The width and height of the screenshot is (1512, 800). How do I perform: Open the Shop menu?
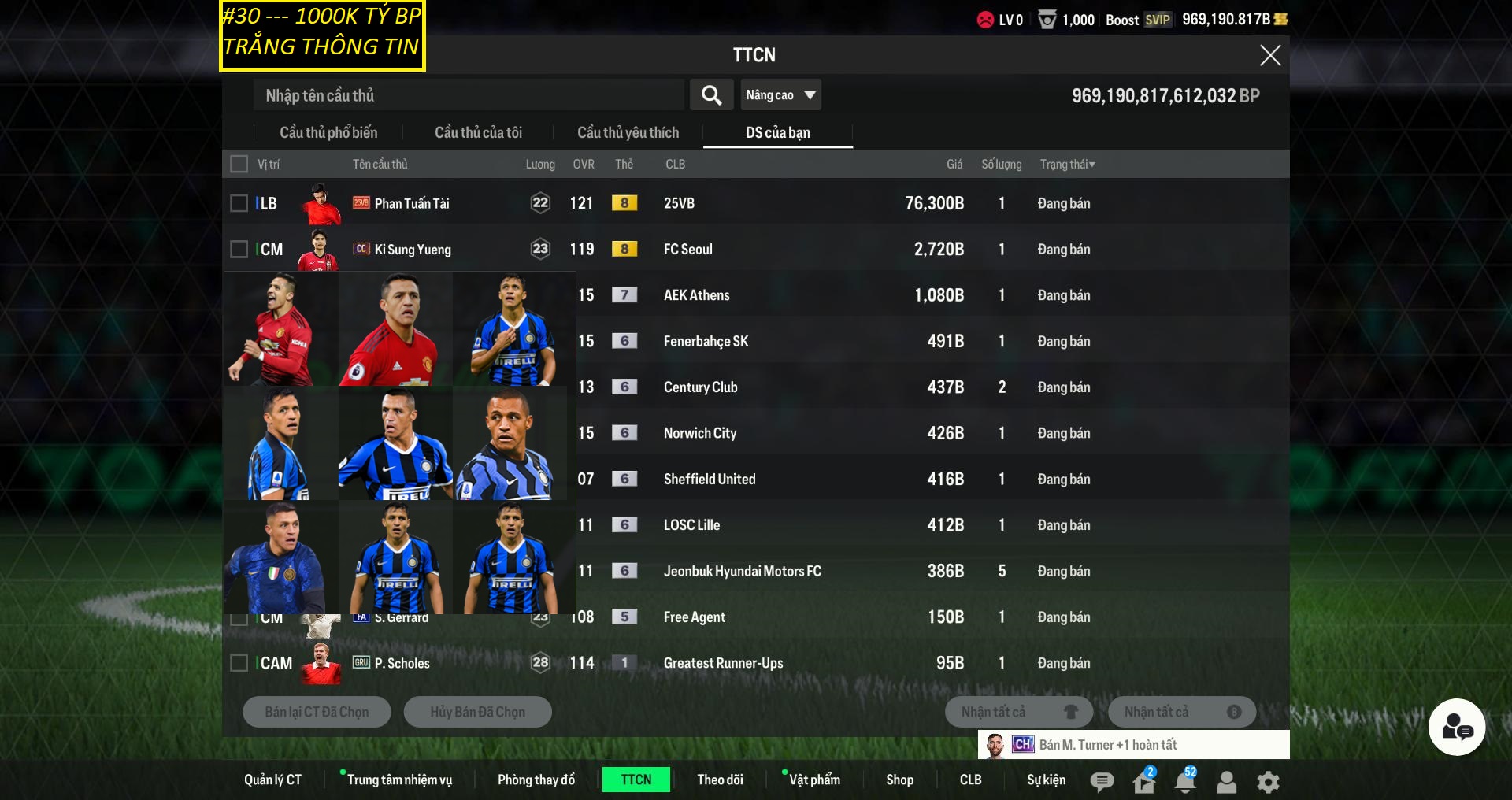(899, 780)
